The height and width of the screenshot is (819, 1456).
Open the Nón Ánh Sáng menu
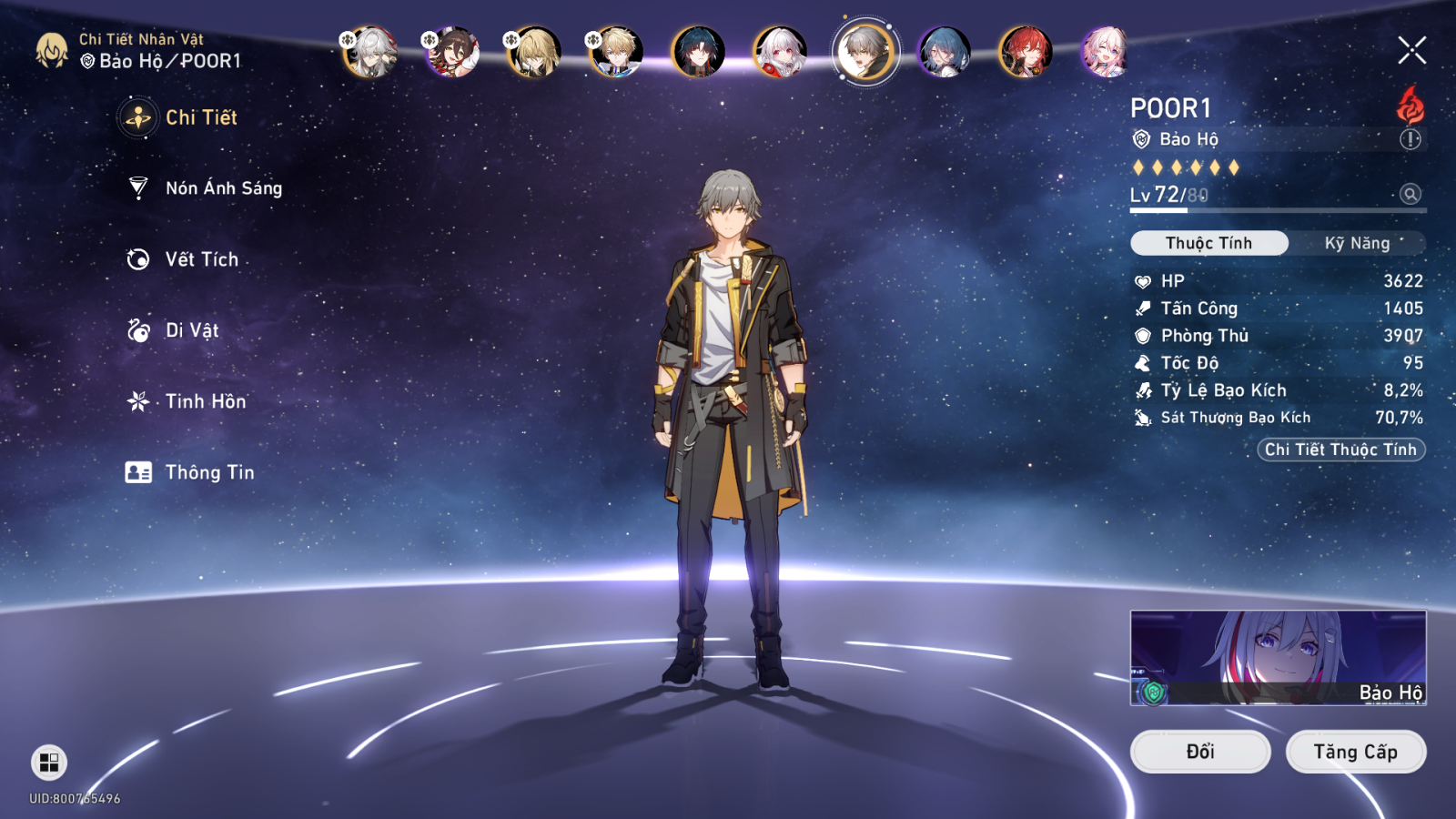click(x=223, y=188)
